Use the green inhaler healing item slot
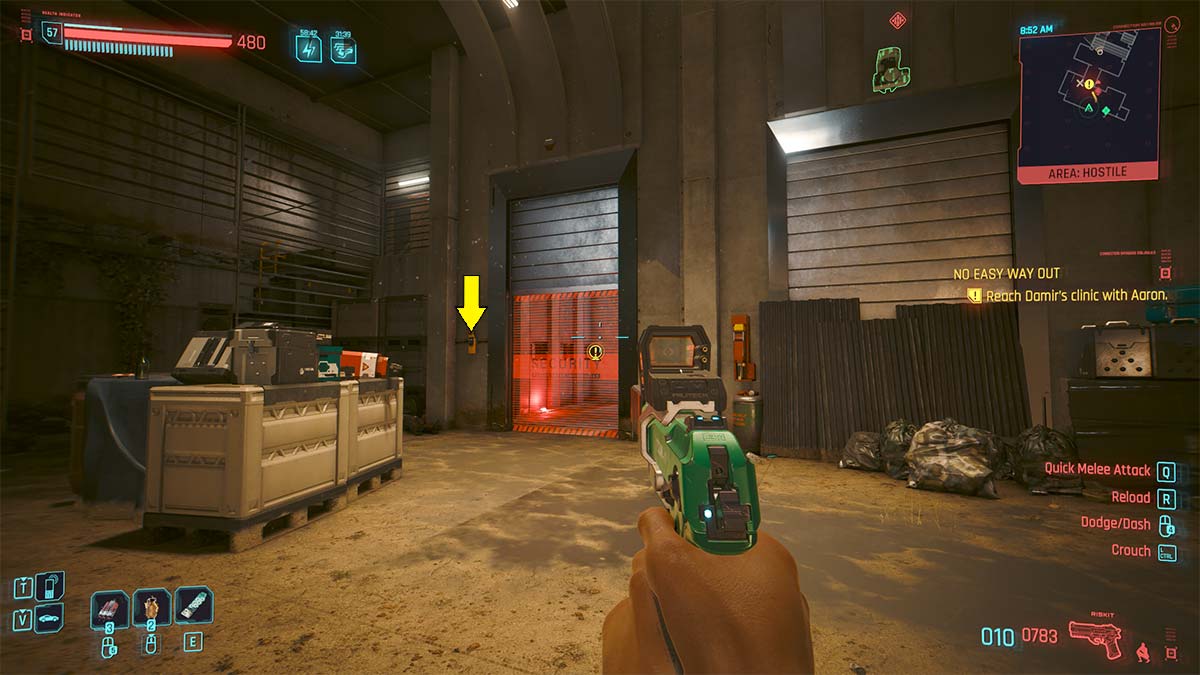Viewport: 1200px width, 675px height. (194, 606)
